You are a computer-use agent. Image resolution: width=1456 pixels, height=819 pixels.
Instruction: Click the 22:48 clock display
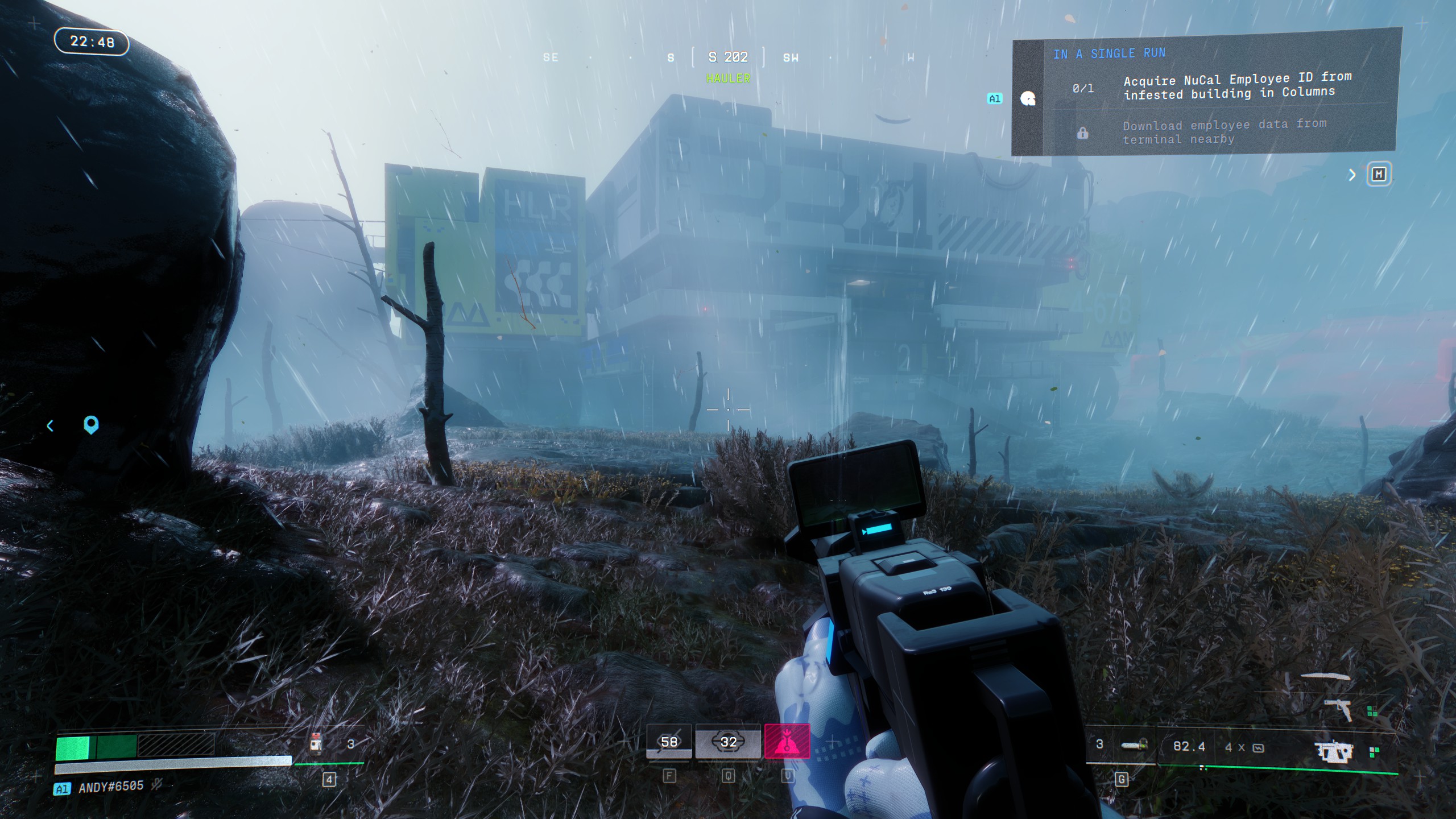point(92,42)
